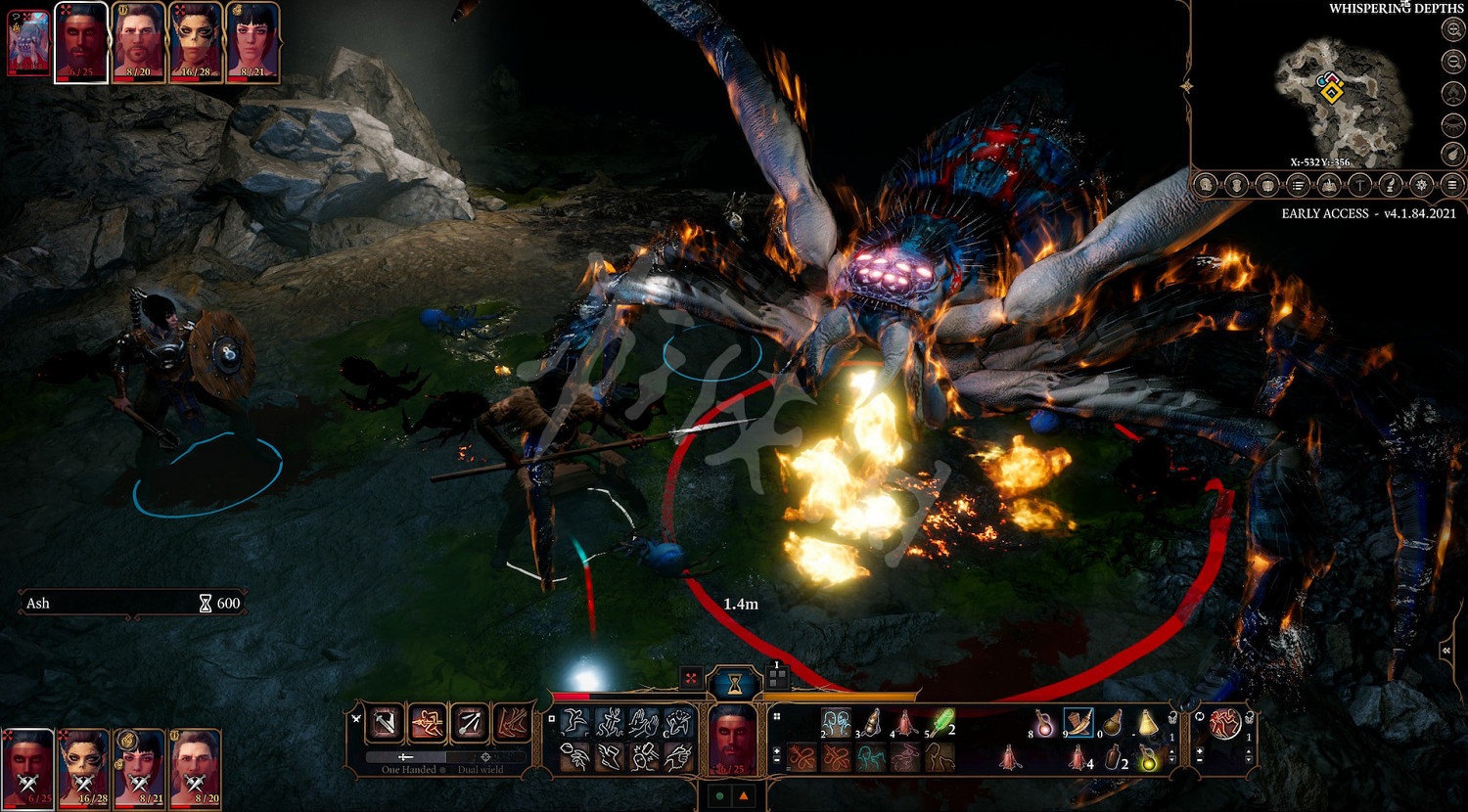End turn with the hourglass button

tap(734, 682)
